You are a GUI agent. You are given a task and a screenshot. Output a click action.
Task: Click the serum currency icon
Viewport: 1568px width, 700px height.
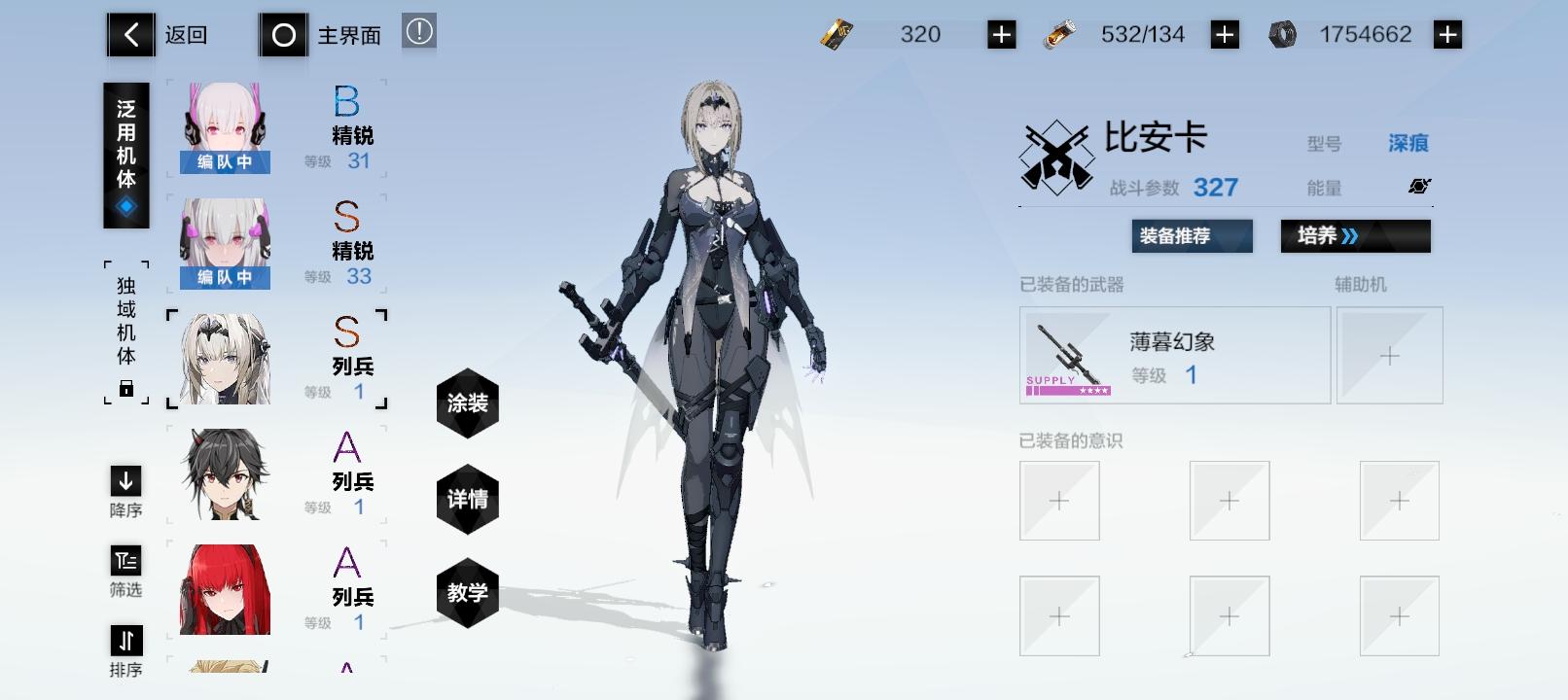(1060, 32)
